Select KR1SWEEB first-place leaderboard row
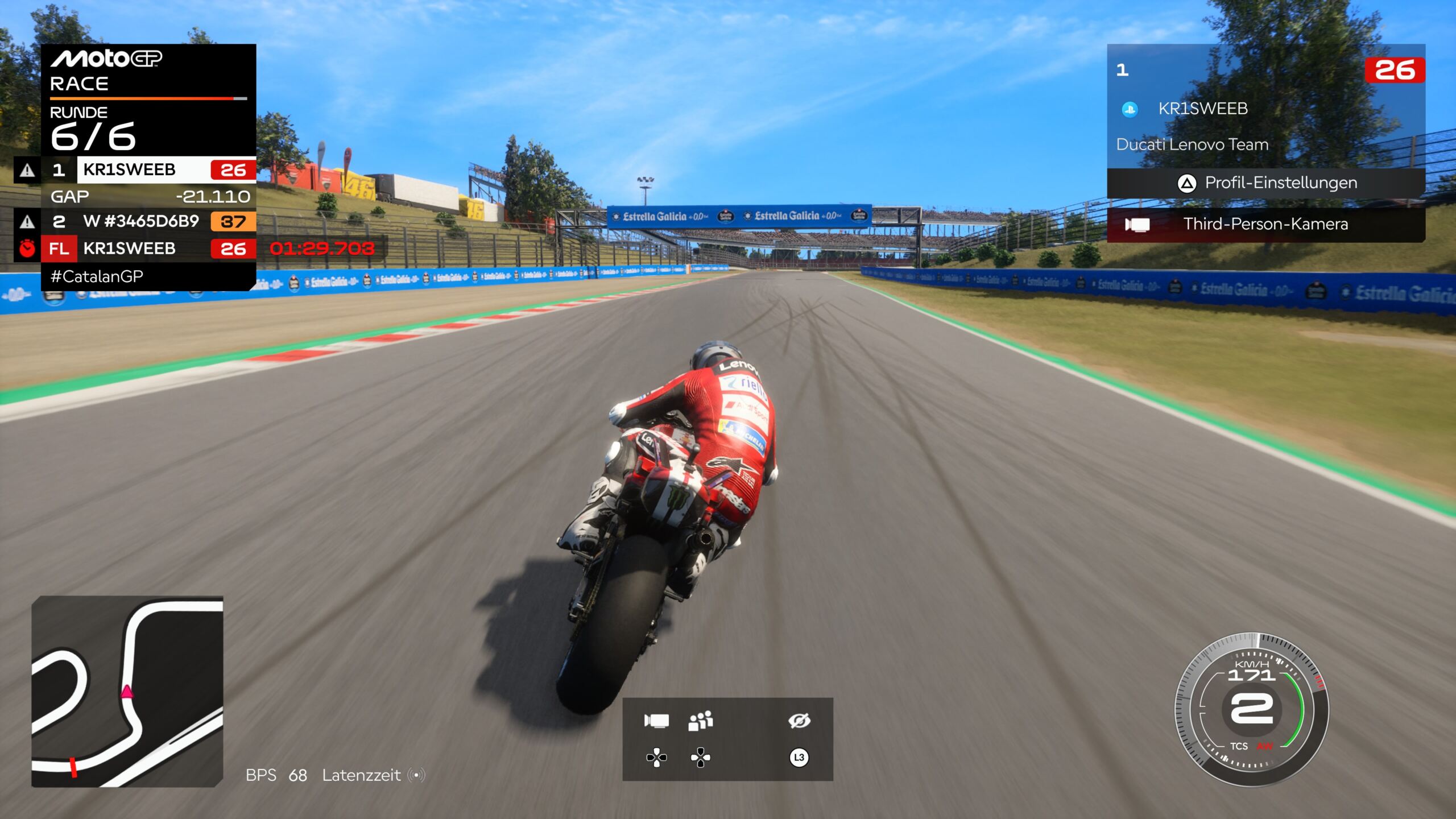 click(x=149, y=170)
